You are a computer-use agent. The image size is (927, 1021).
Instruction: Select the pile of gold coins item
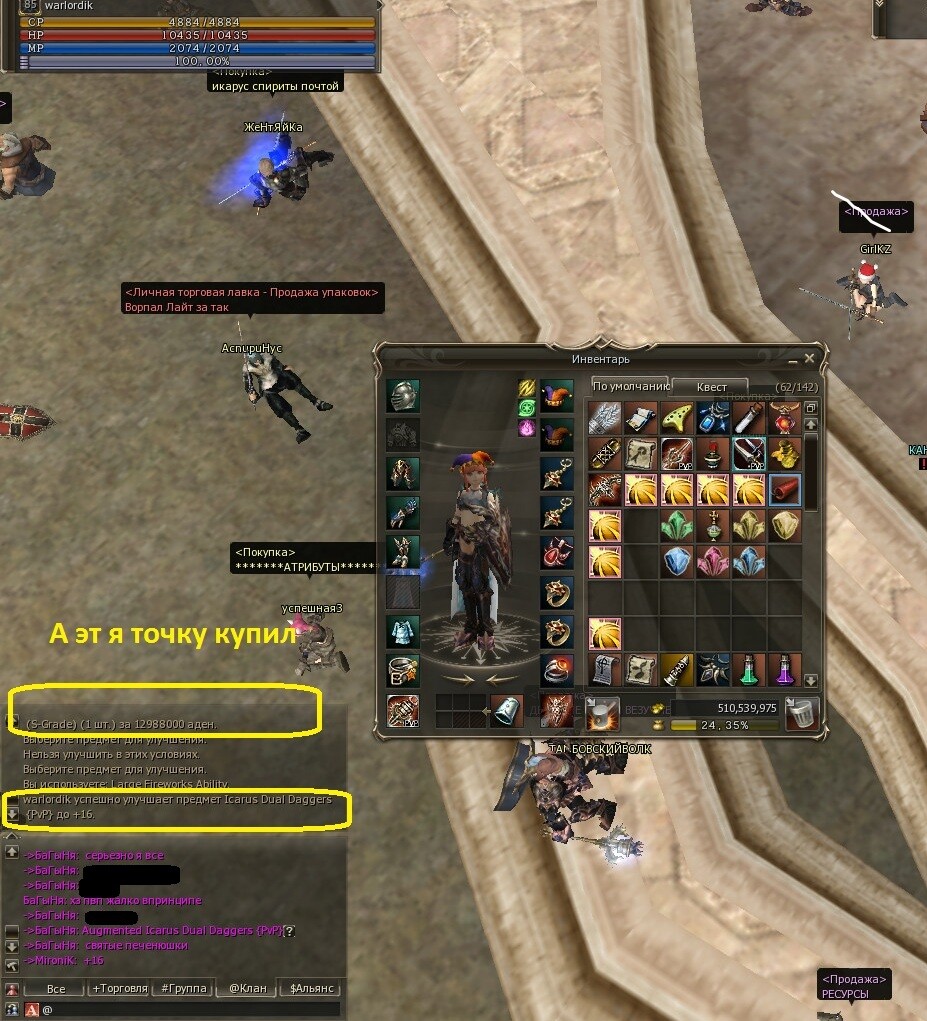(784, 454)
